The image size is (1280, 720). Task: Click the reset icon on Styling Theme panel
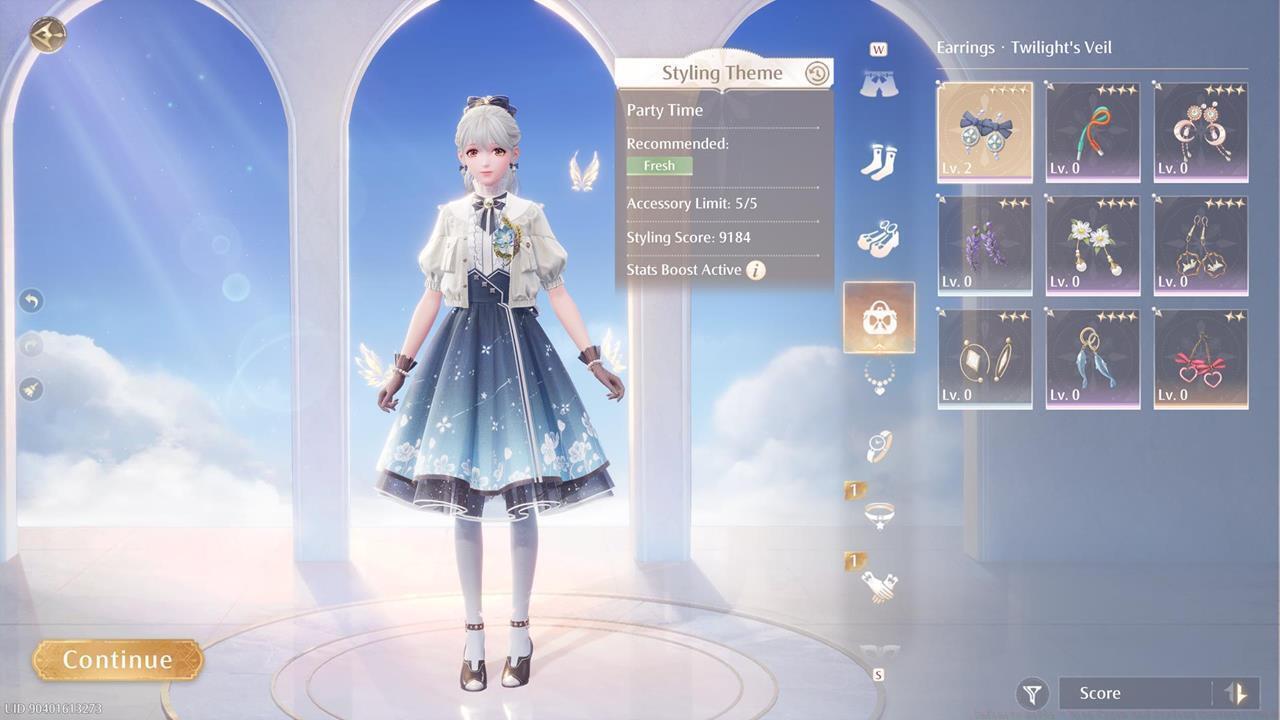(x=815, y=72)
